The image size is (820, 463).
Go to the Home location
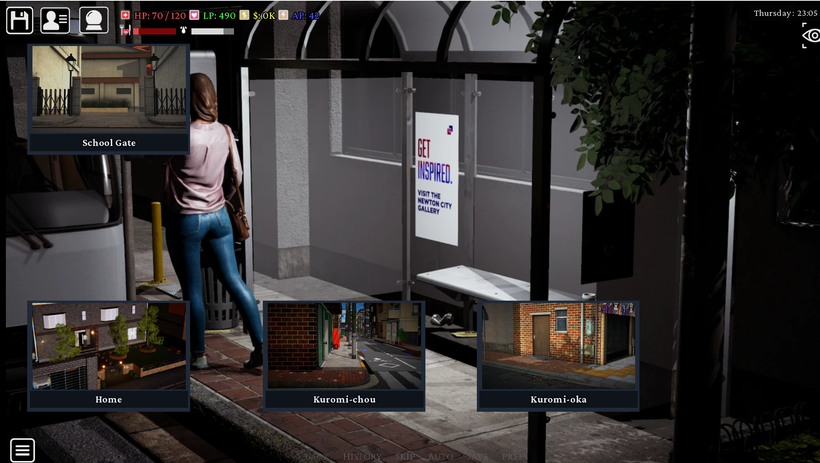(x=109, y=355)
